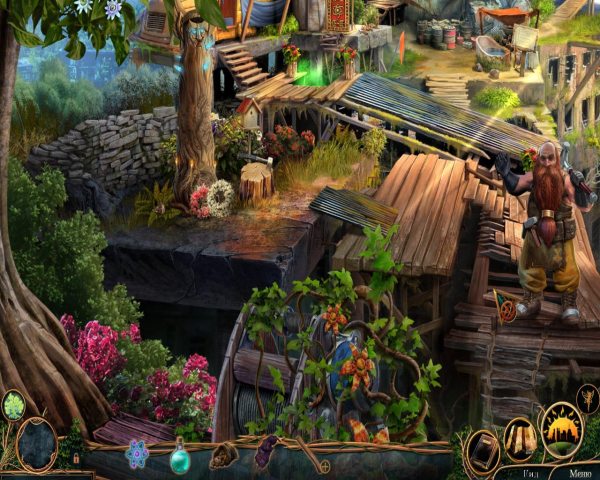
Task: Open the journal book icon
Action: [483, 447]
